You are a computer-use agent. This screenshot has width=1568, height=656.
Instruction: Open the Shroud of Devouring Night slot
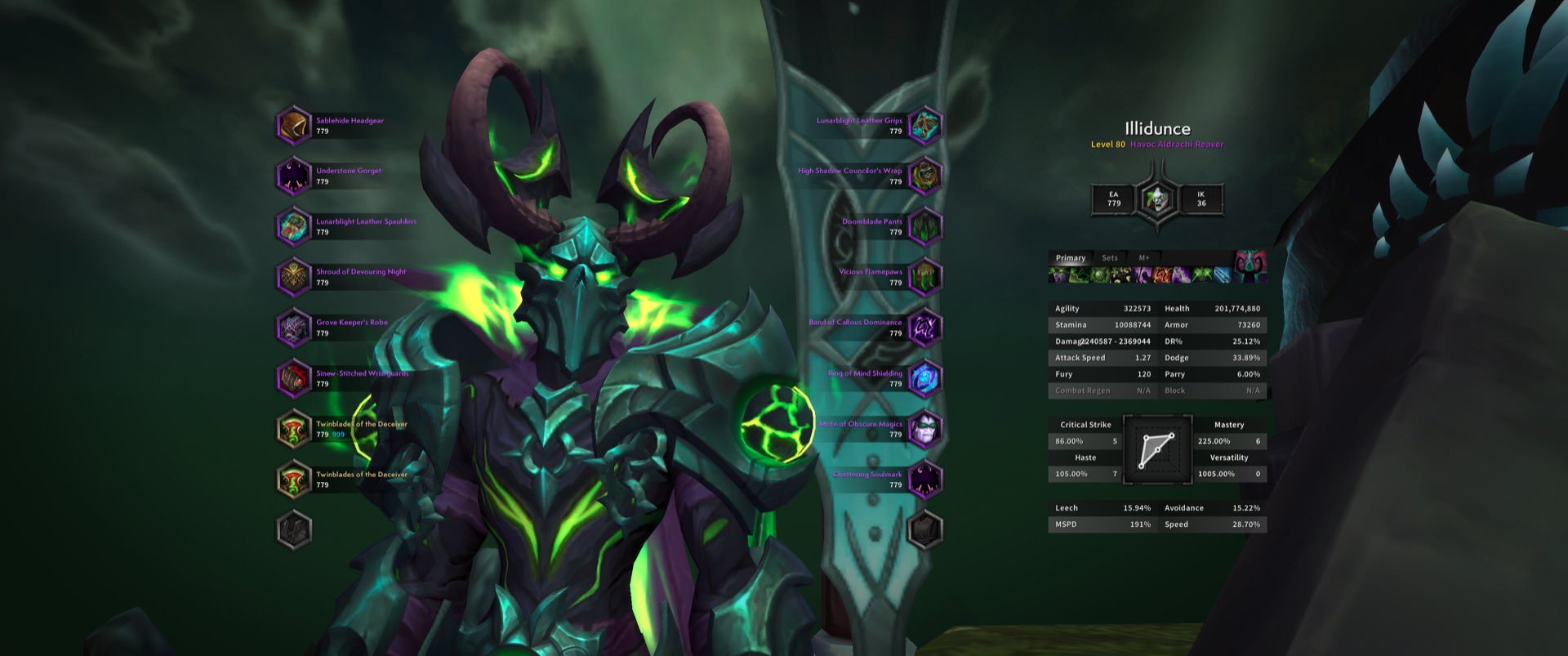tap(294, 278)
